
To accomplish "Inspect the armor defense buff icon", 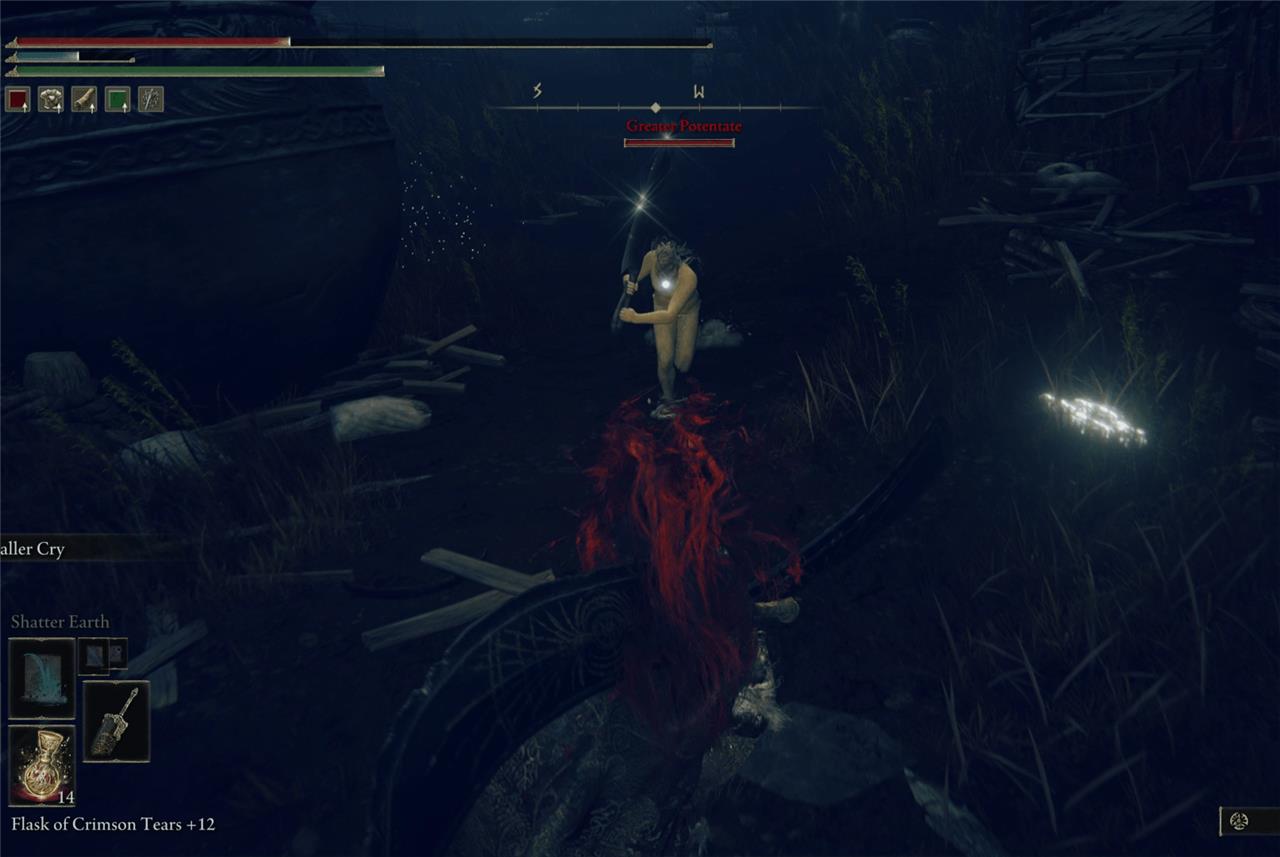I will tap(50, 99).
